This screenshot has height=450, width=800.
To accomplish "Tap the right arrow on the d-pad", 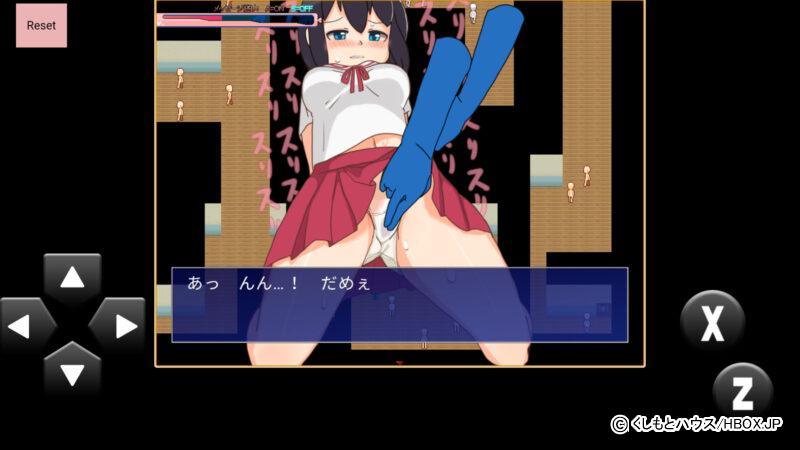I will coord(118,325).
